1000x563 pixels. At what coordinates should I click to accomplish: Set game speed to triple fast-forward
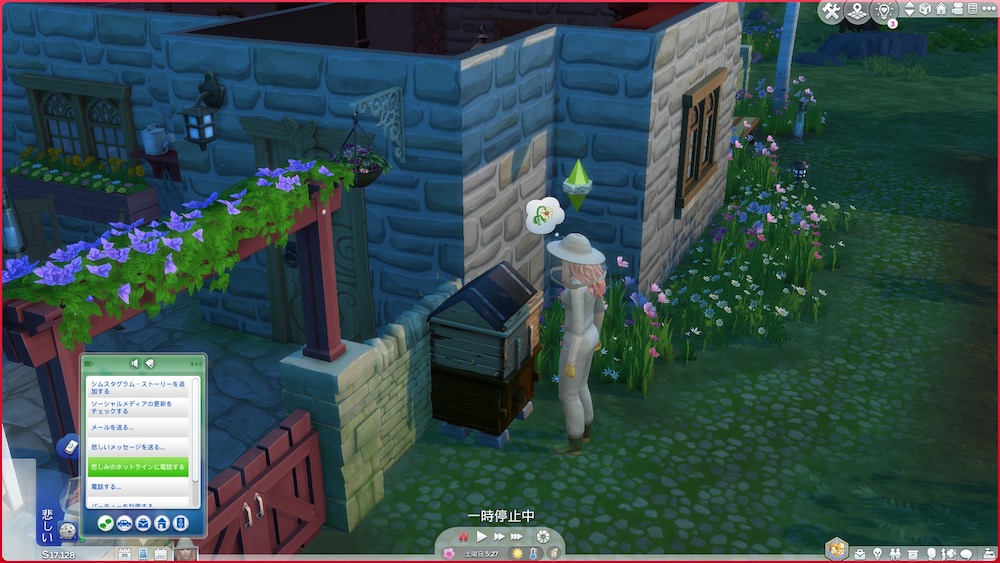click(x=517, y=537)
